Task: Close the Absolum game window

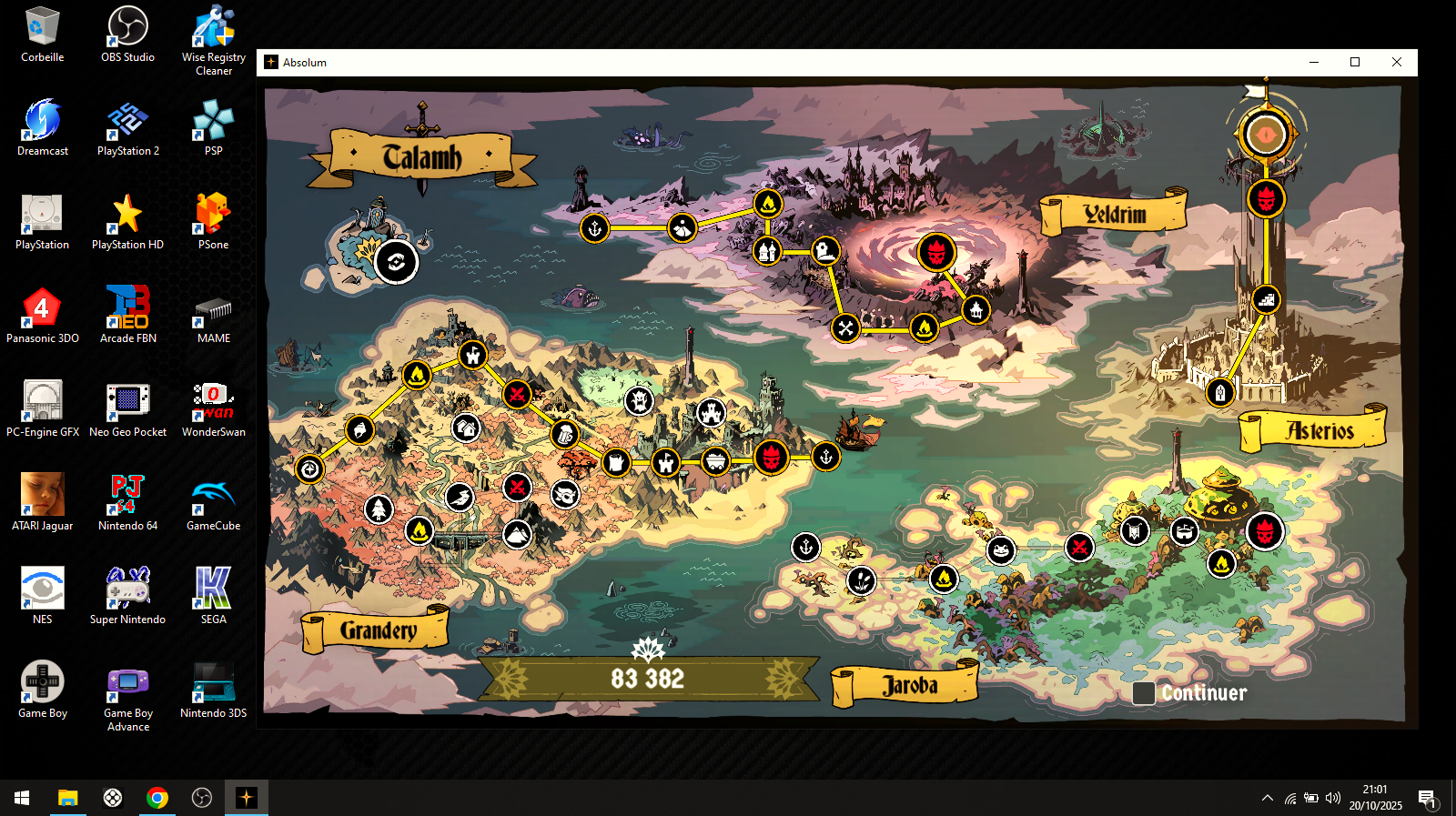Action: pyautogui.click(x=1397, y=62)
